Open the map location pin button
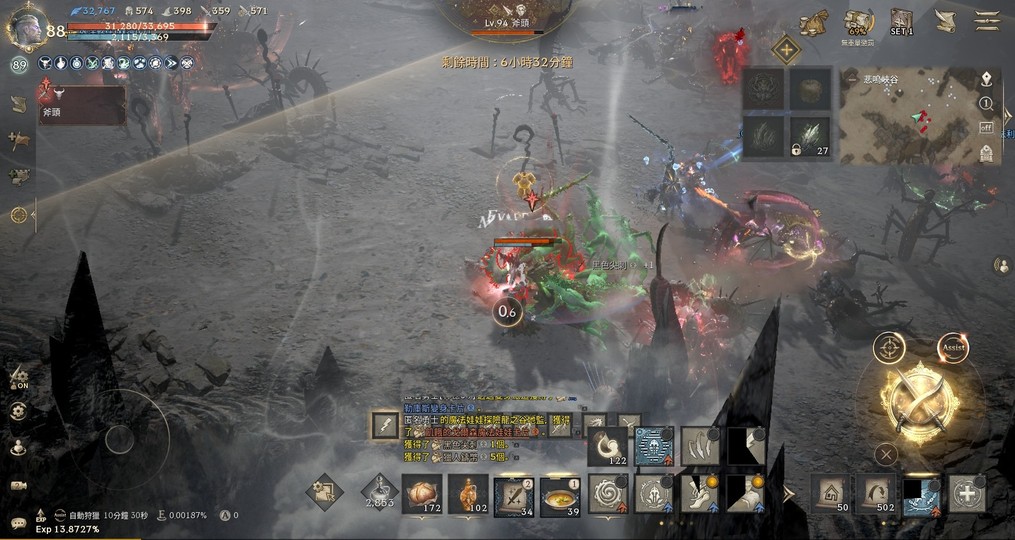This screenshot has height=540, width=1015. tap(986, 79)
